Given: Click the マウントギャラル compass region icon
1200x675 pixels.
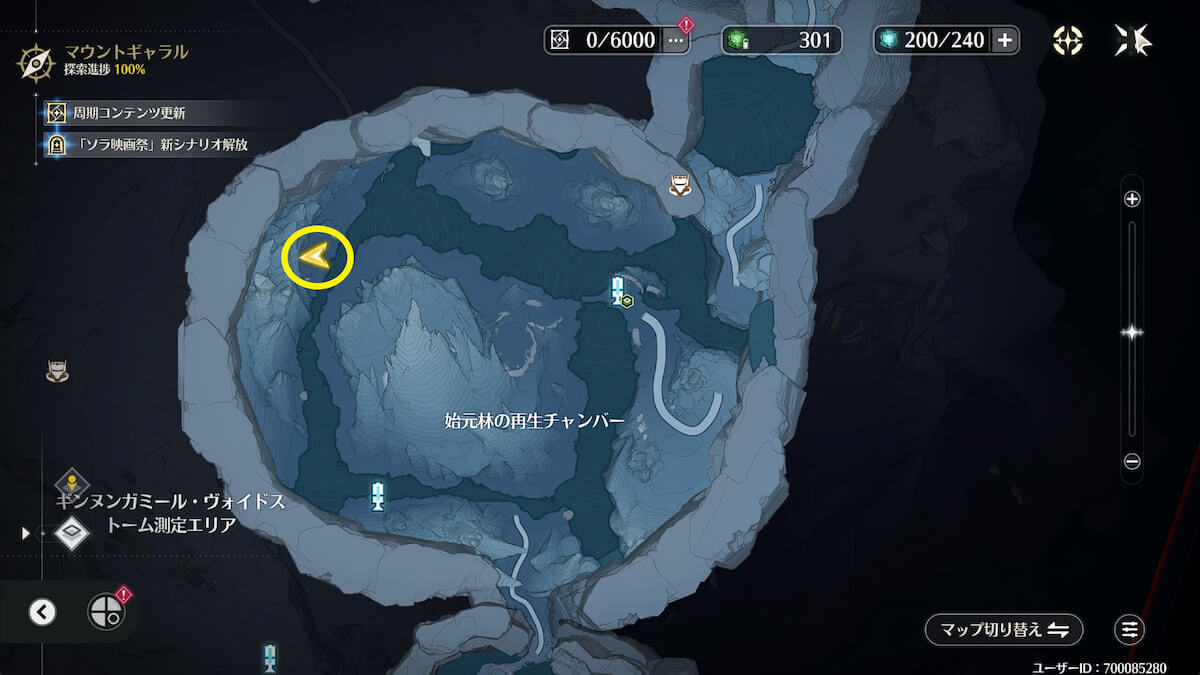Looking at the screenshot, I should pos(36,62).
